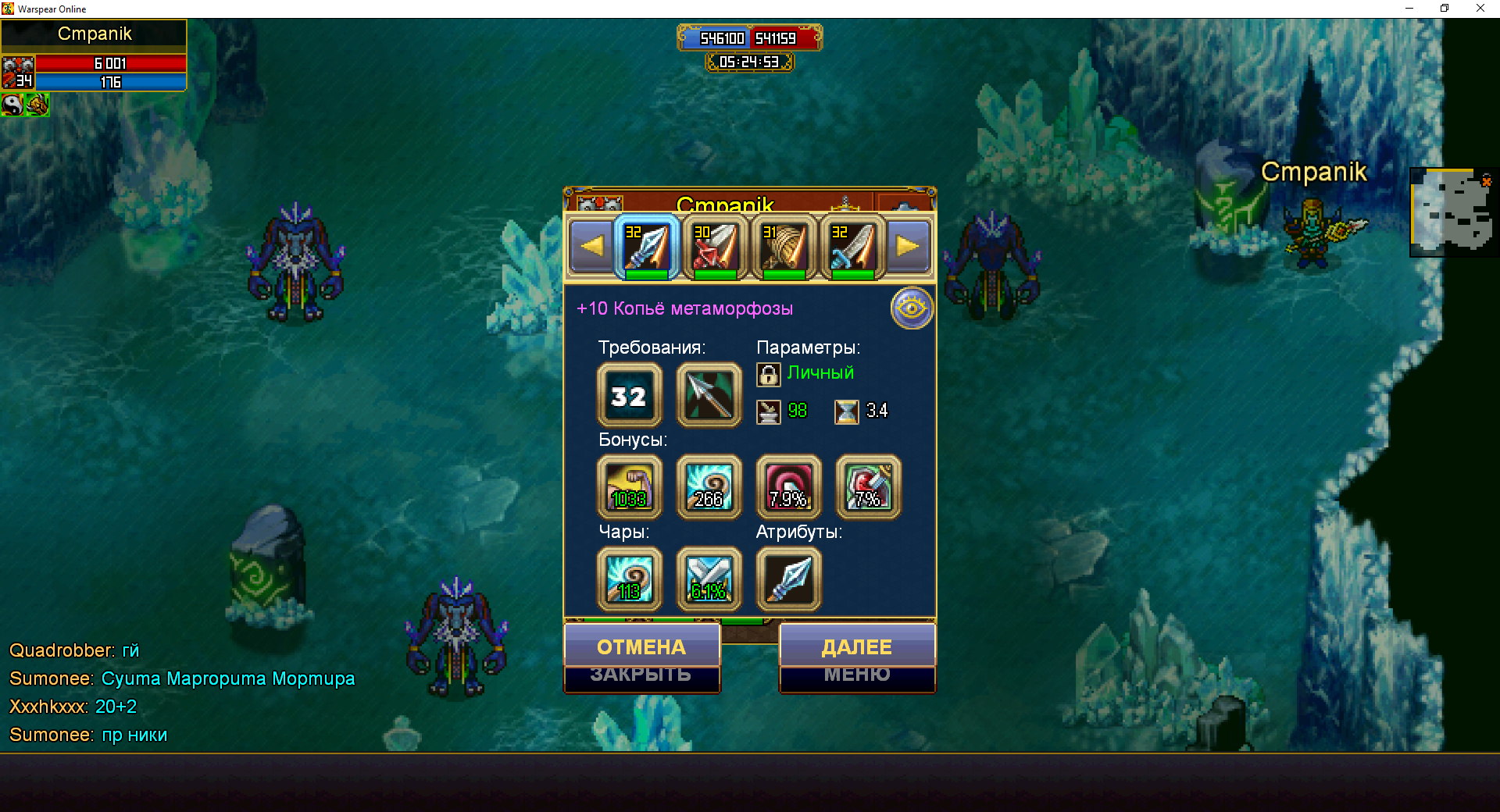Inspect the 113 enchant icon
Viewport: 1500px width, 812px height.
pyautogui.click(x=629, y=579)
